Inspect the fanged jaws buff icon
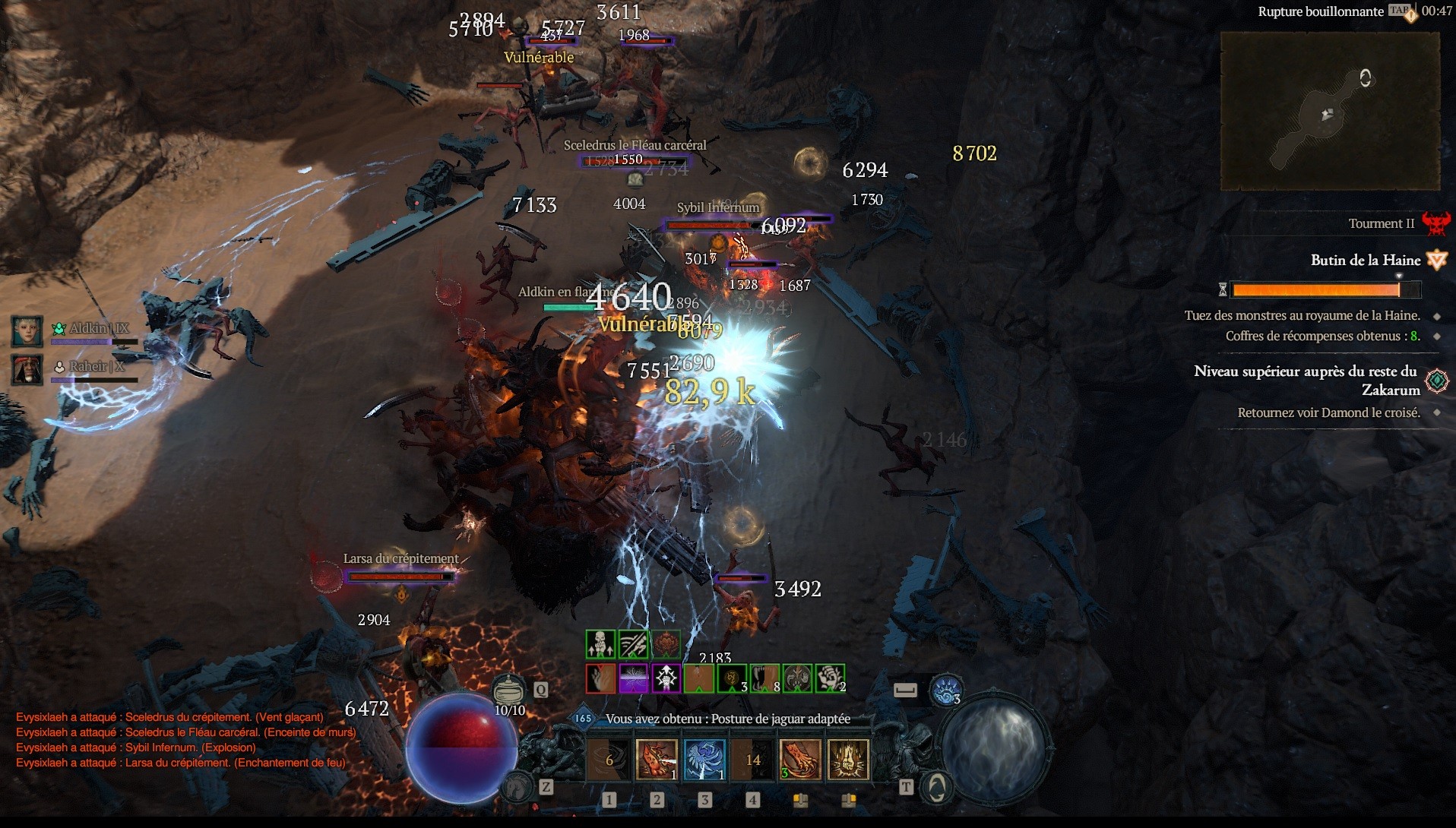The width and height of the screenshot is (1456, 828). point(764,678)
